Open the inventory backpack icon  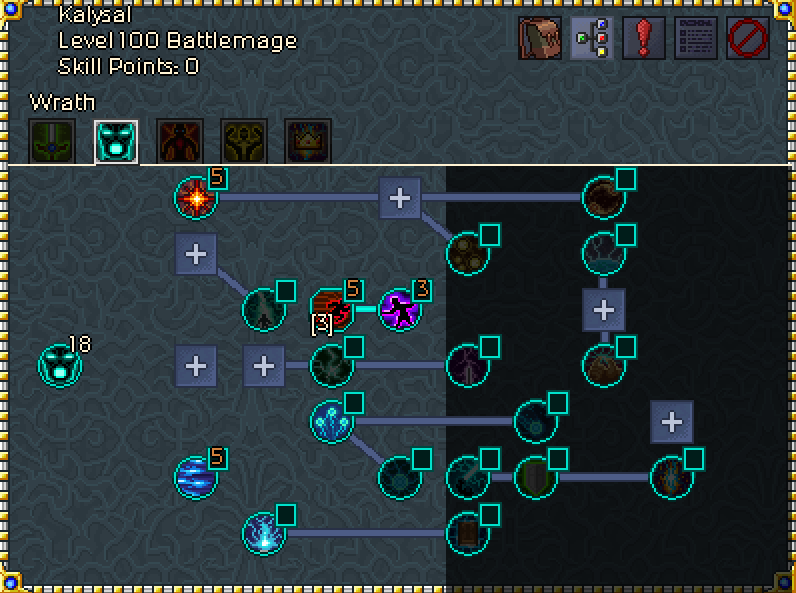click(539, 39)
